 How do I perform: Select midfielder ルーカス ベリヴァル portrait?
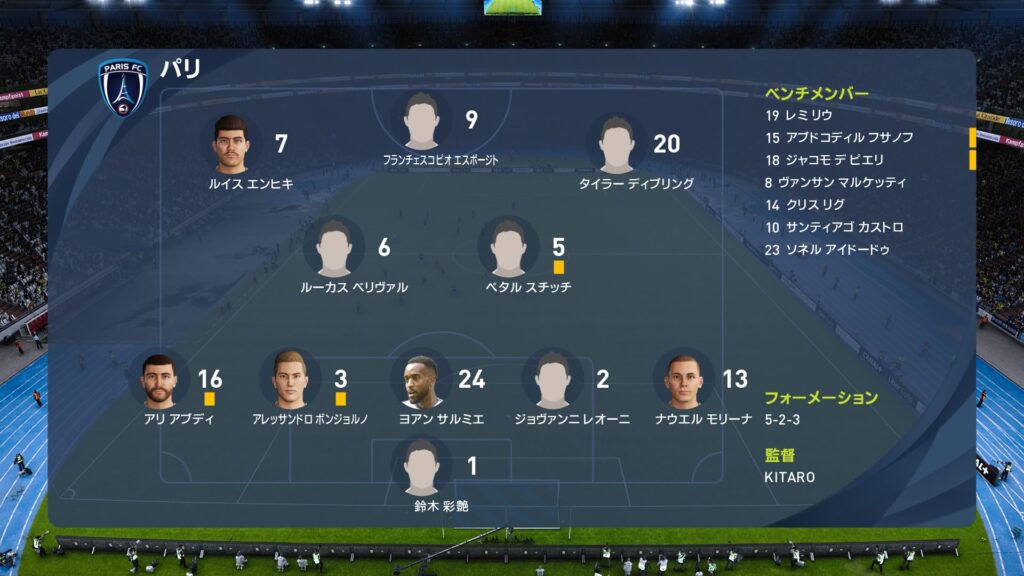(334, 248)
